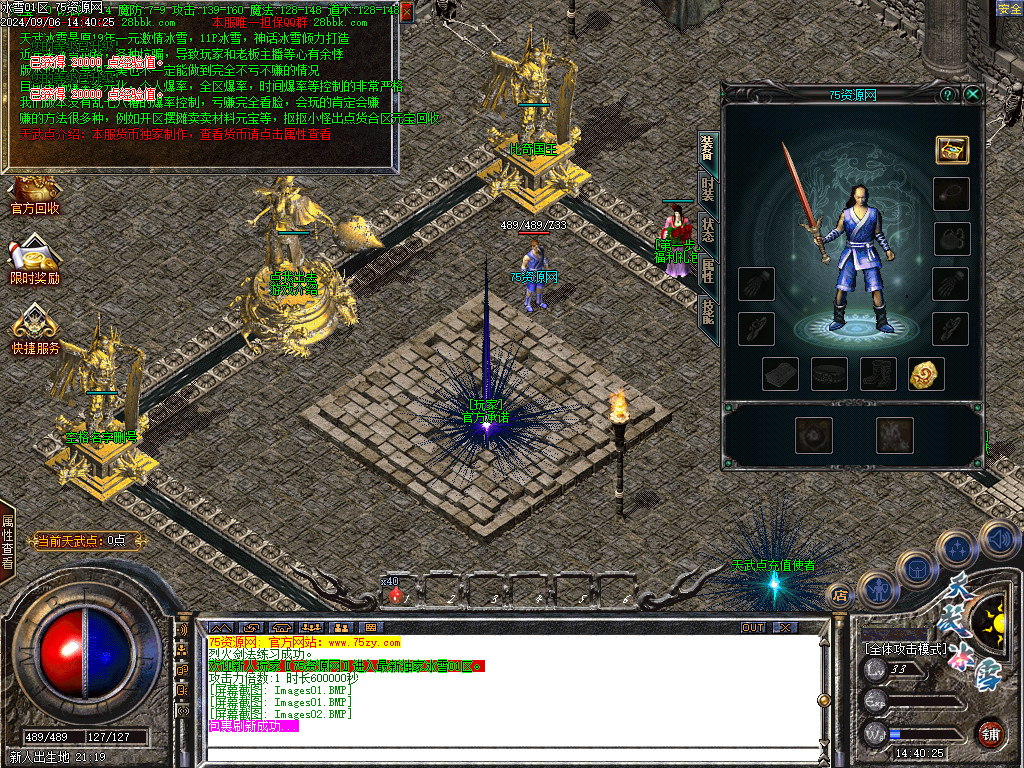Screen dimensions: 1024x768
Task: Open the bag round button
Action: tap(916, 567)
